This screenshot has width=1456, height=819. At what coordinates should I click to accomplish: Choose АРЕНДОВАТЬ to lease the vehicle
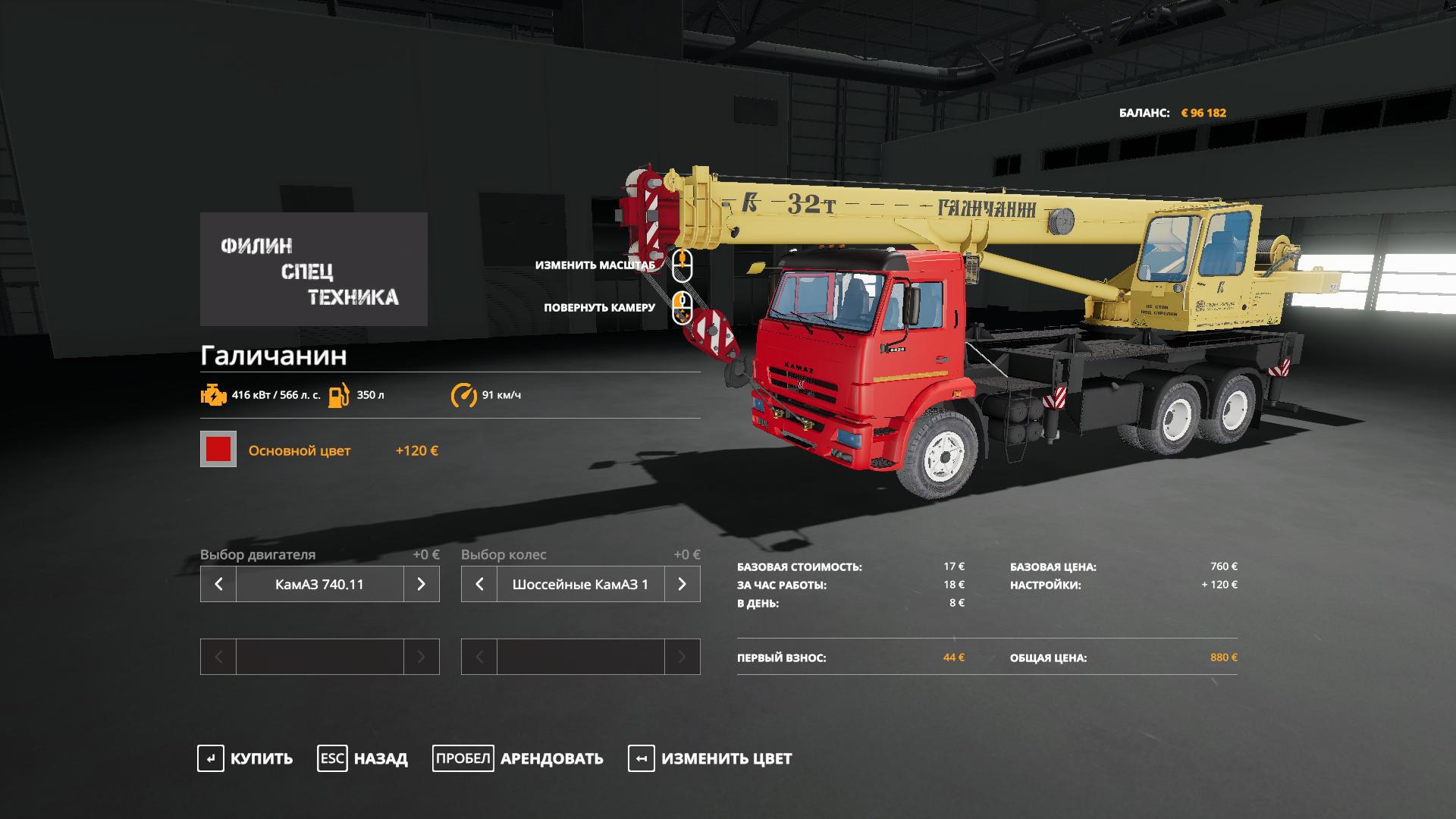coord(518,758)
